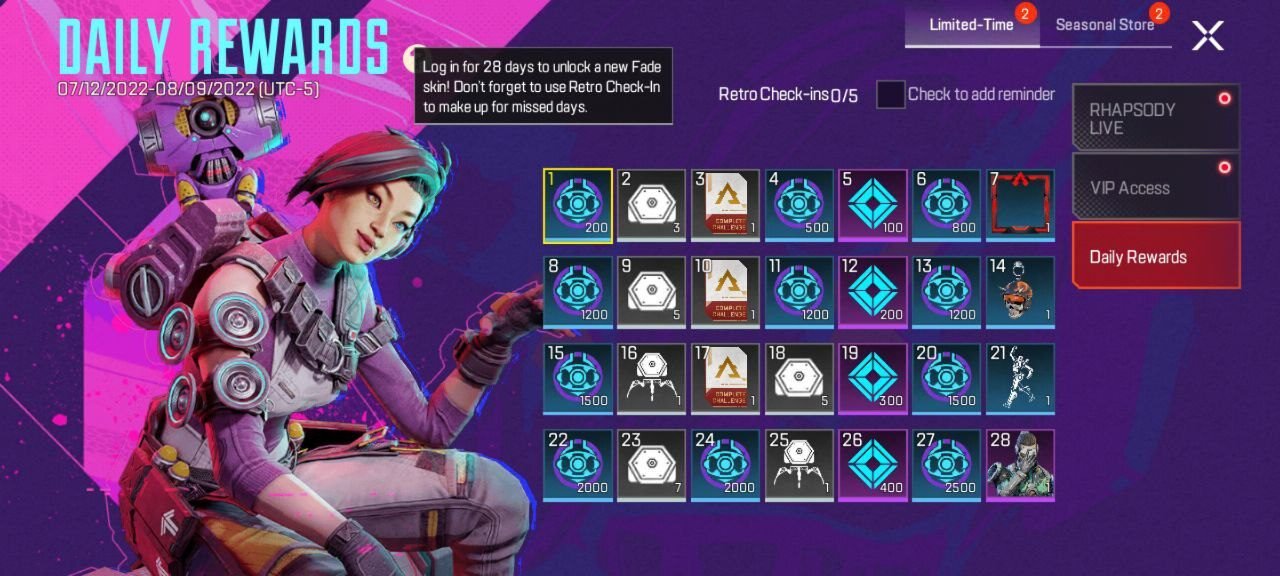Choose the day 14 skull charm reward
The height and width of the screenshot is (576, 1280).
click(1020, 292)
